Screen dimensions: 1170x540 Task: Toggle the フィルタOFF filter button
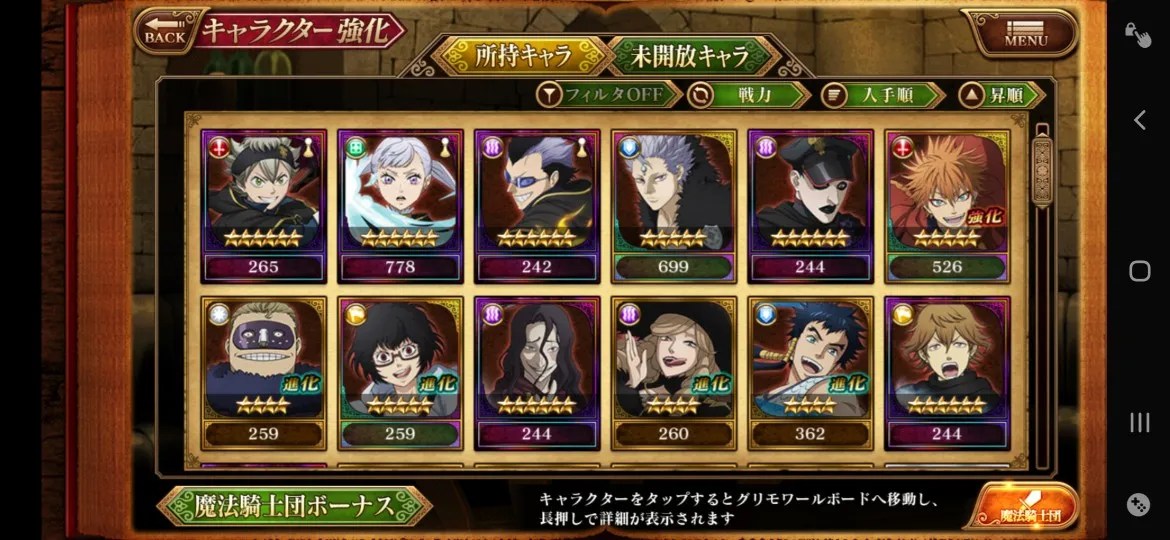pos(609,95)
